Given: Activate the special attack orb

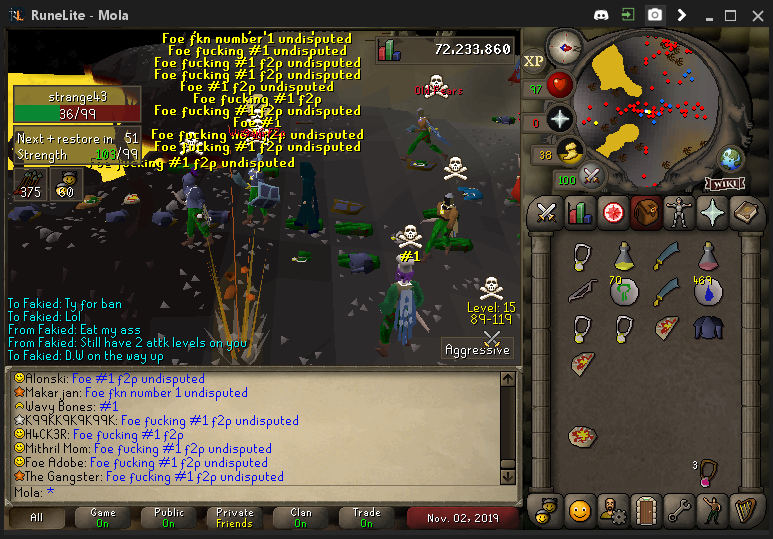Looking at the screenshot, I should pos(591,175).
